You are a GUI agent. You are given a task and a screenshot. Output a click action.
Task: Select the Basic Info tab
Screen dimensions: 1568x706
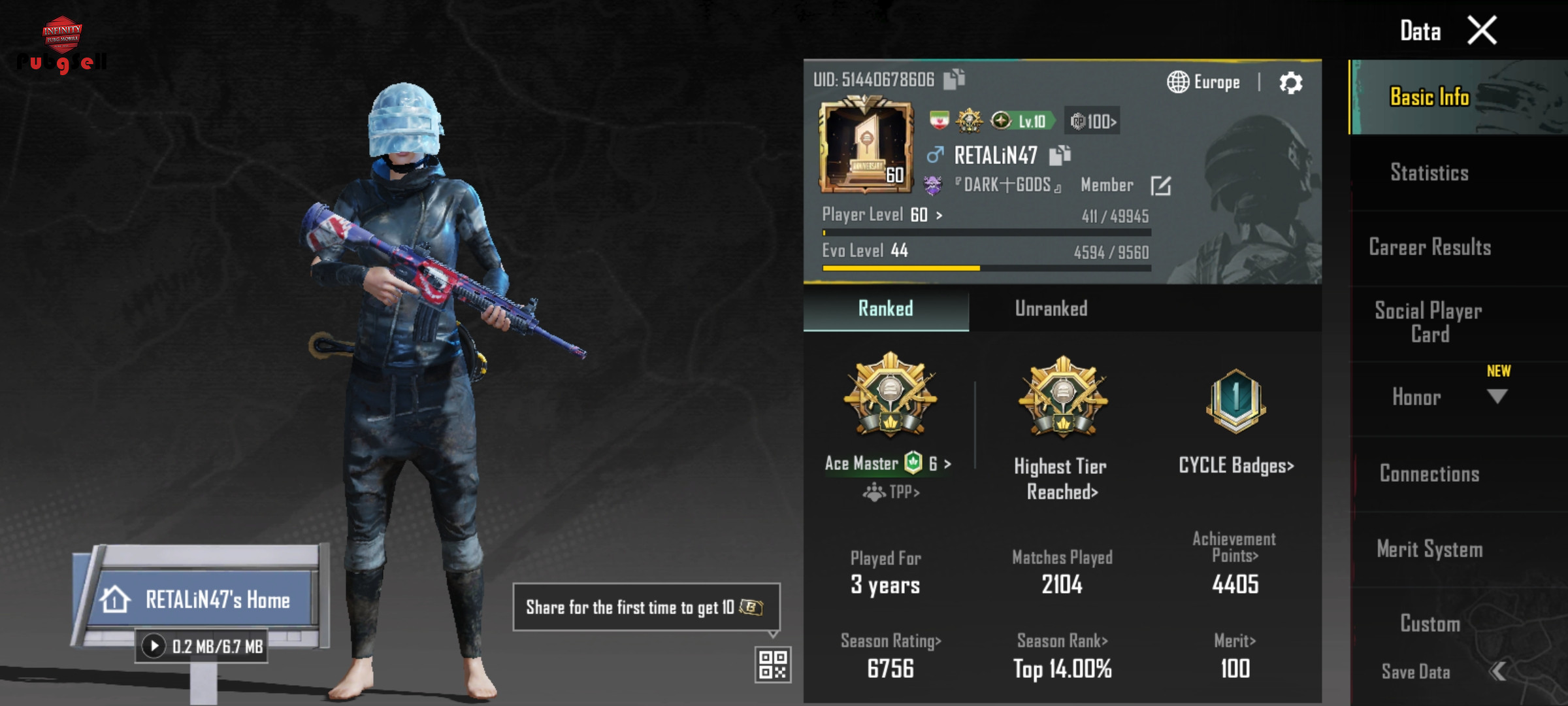pos(1429,97)
